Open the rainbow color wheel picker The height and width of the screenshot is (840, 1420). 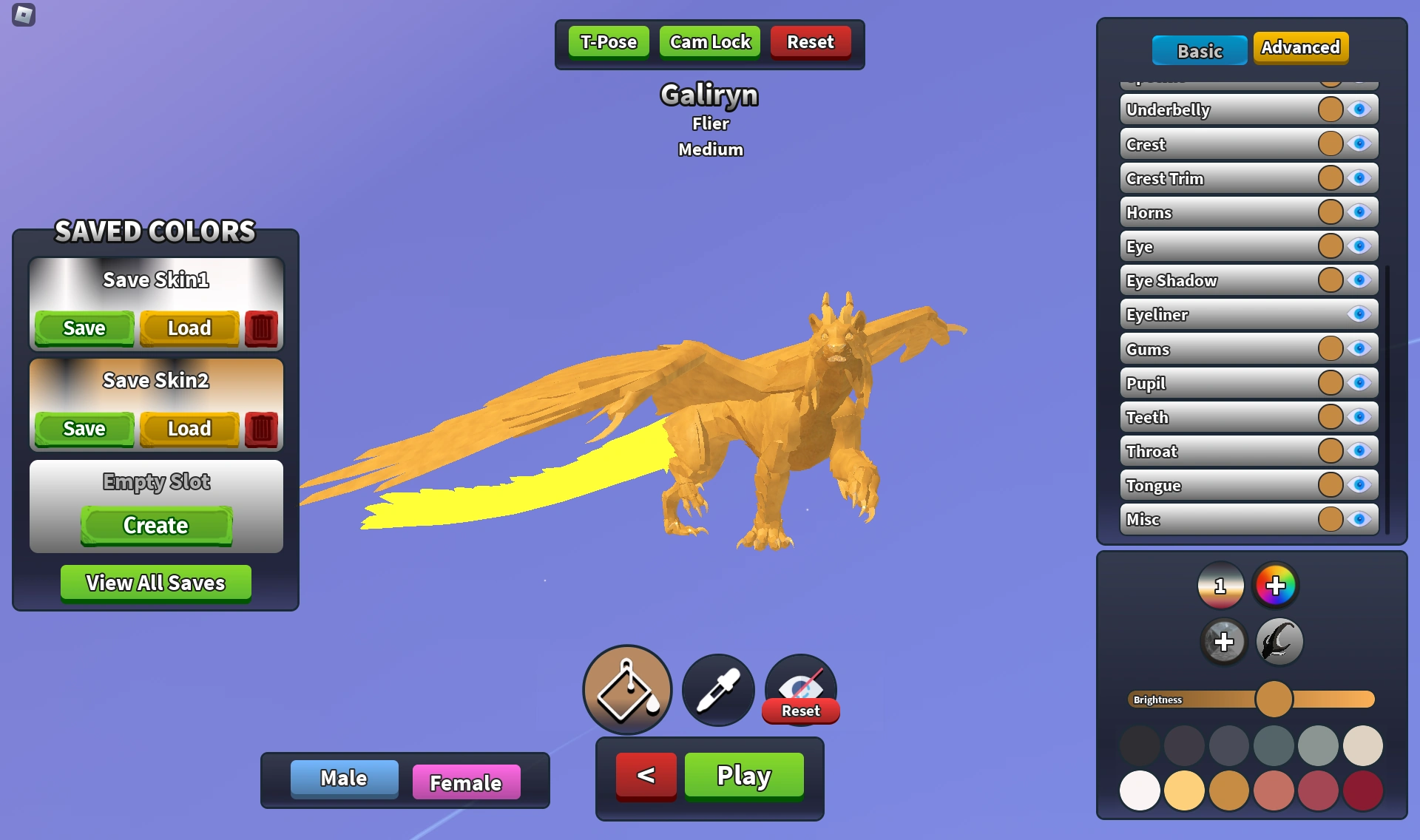pos(1276,585)
